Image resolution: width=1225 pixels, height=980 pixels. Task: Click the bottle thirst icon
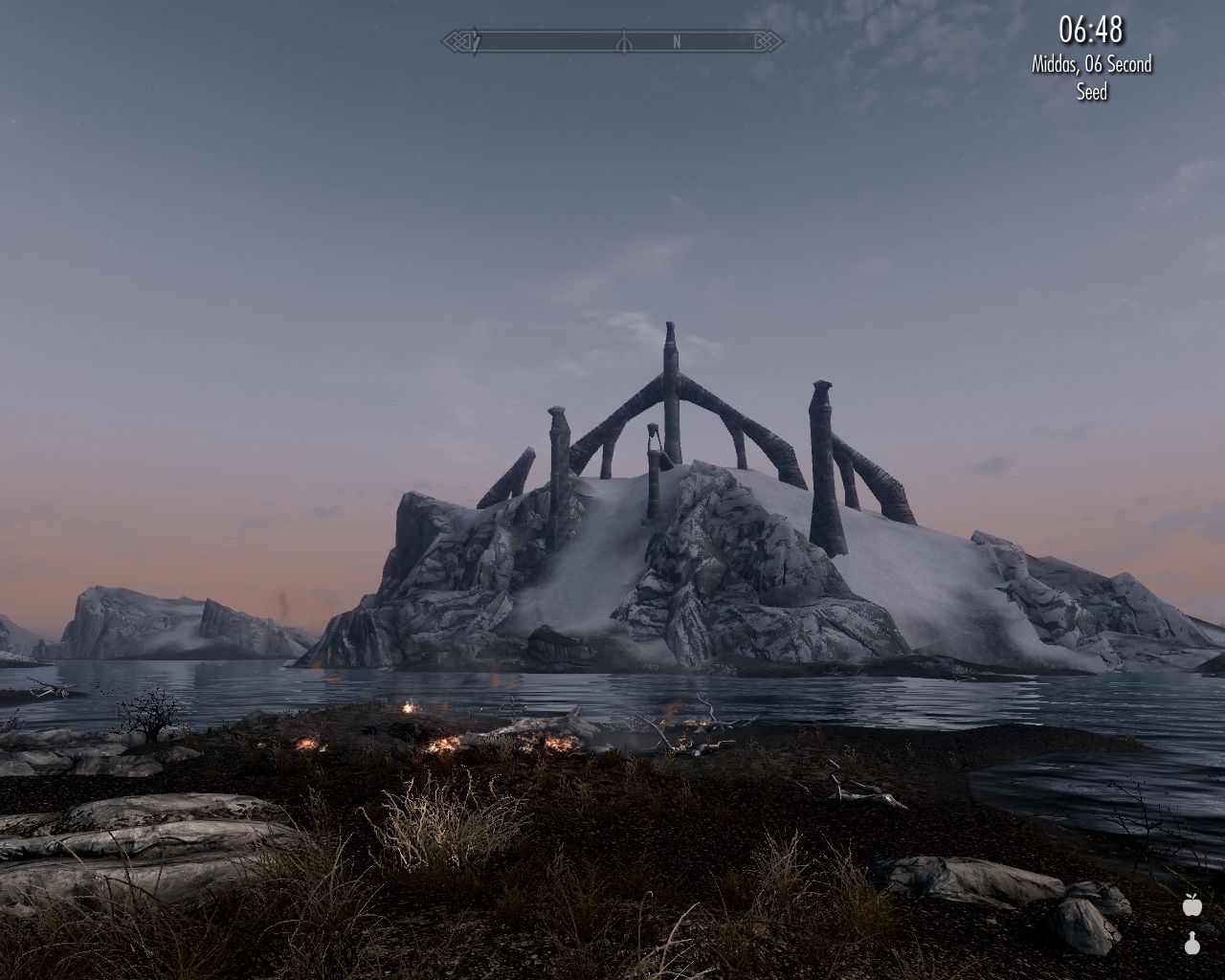(1192, 944)
